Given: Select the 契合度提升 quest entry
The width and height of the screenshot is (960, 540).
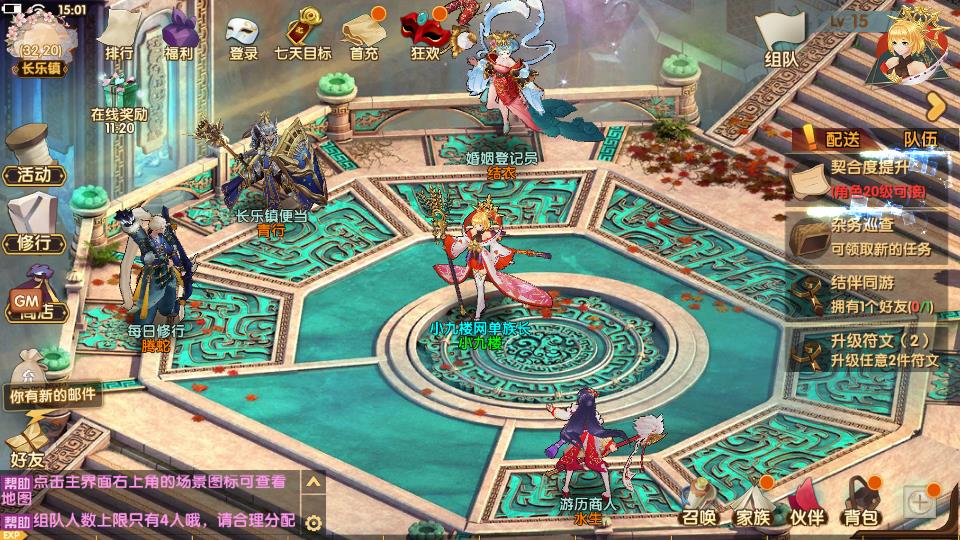Looking at the screenshot, I should [x=868, y=178].
